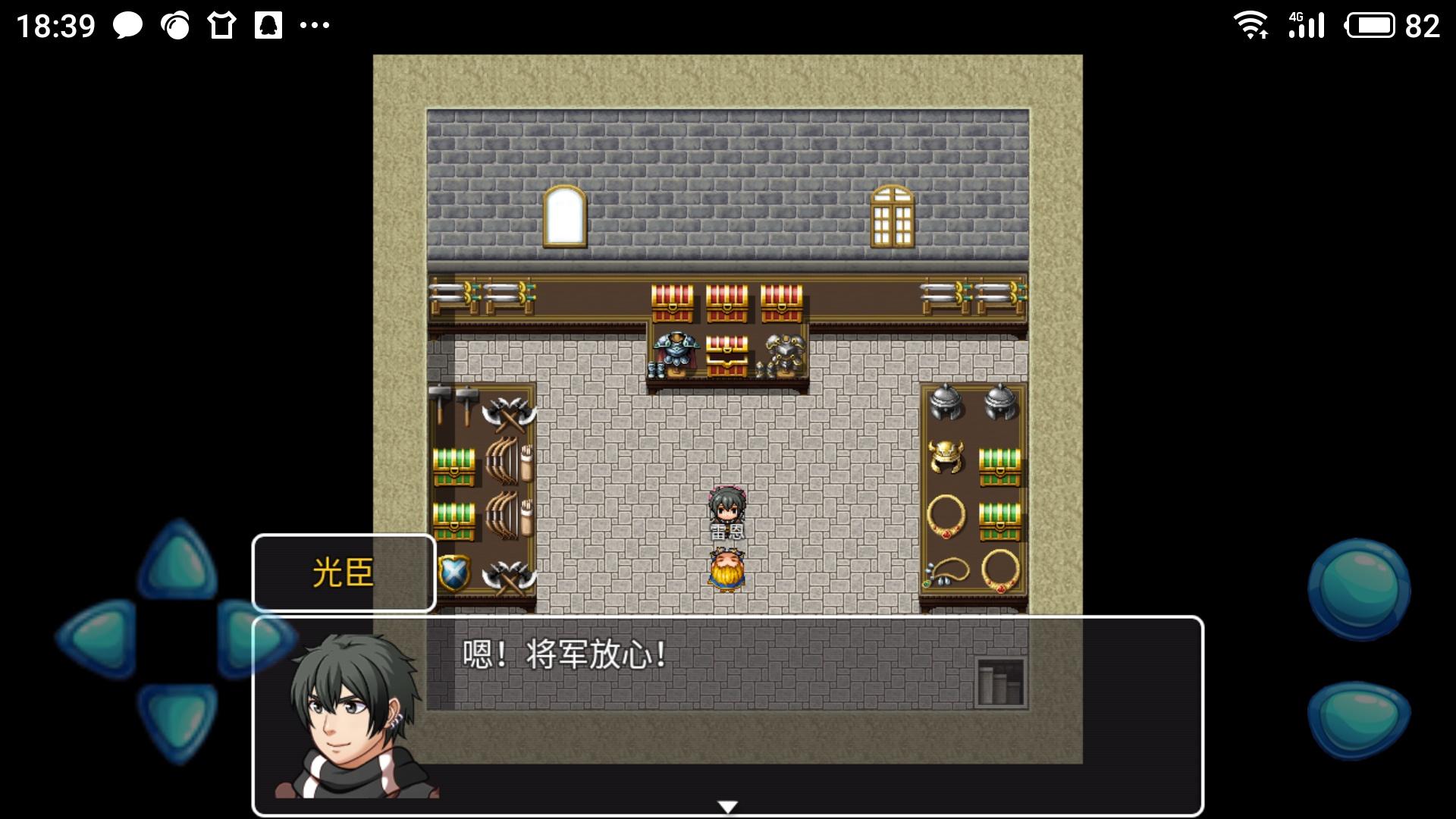
Task: Open the chat bubble notification in status bar
Action: (x=127, y=27)
